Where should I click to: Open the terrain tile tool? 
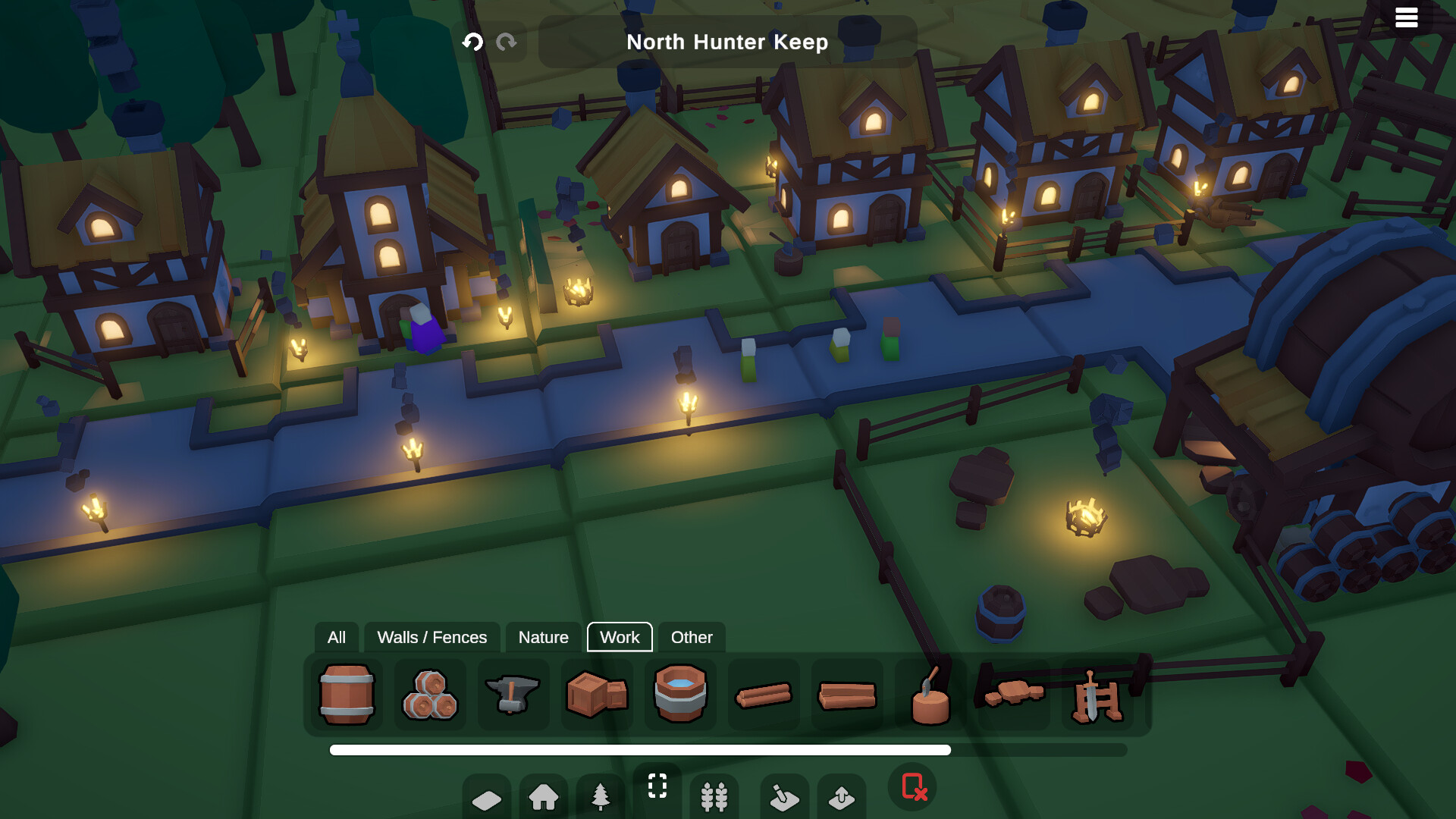pos(486,796)
